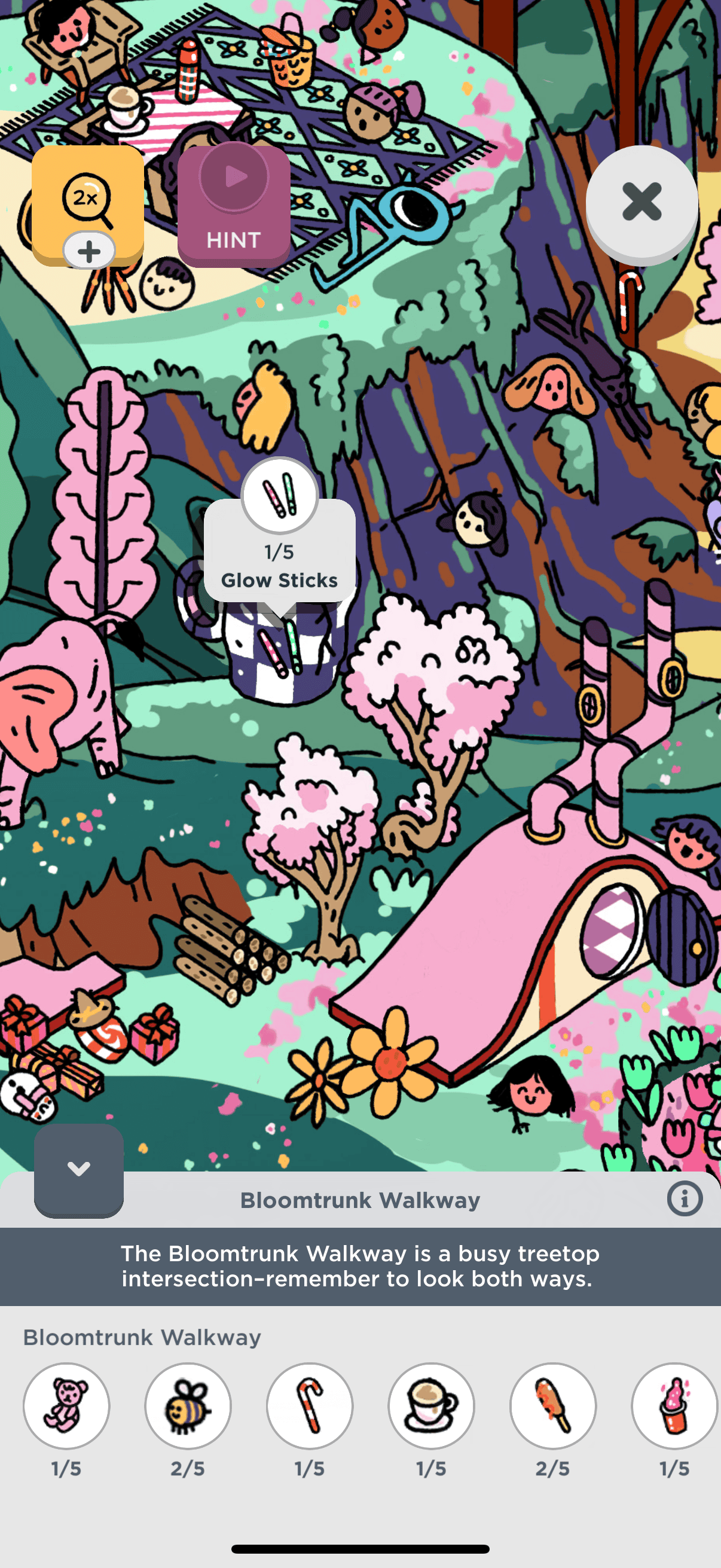Viewport: 721px width, 1568px height.
Task: Tap the purple HINT button
Action: 234,206
